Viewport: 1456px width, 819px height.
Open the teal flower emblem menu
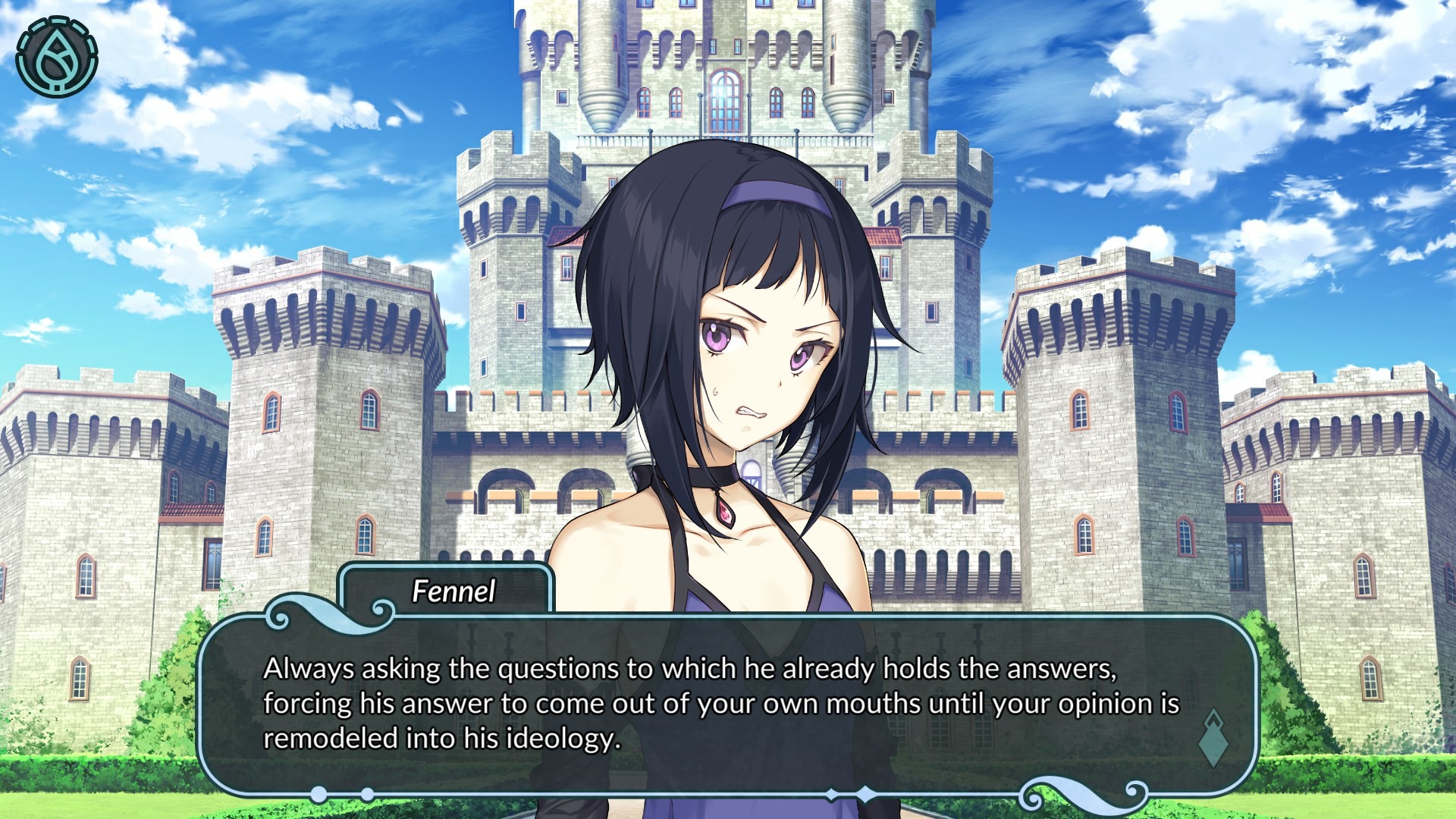[57, 58]
